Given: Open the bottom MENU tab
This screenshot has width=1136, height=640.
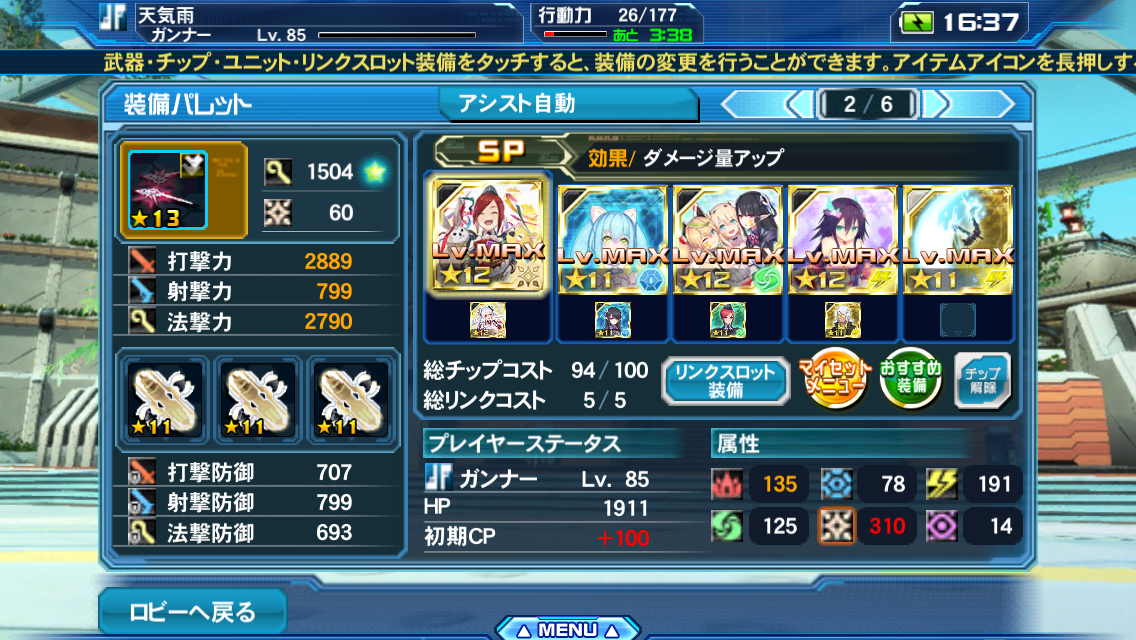Looking at the screenshot, I should pyautogui.click(x=567, y=629).
